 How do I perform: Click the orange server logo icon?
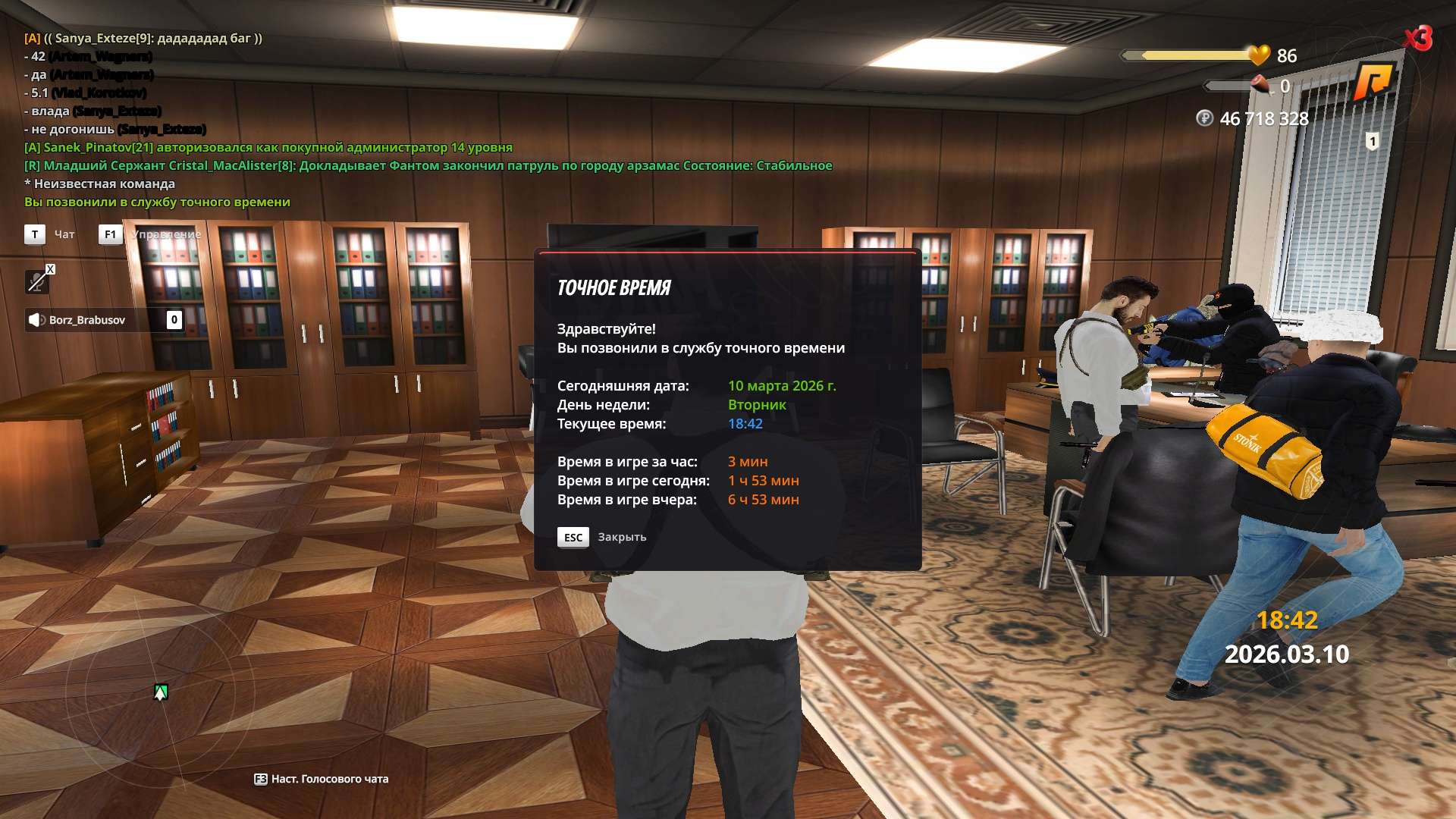pyautogui.click(x=1373, y=81)
